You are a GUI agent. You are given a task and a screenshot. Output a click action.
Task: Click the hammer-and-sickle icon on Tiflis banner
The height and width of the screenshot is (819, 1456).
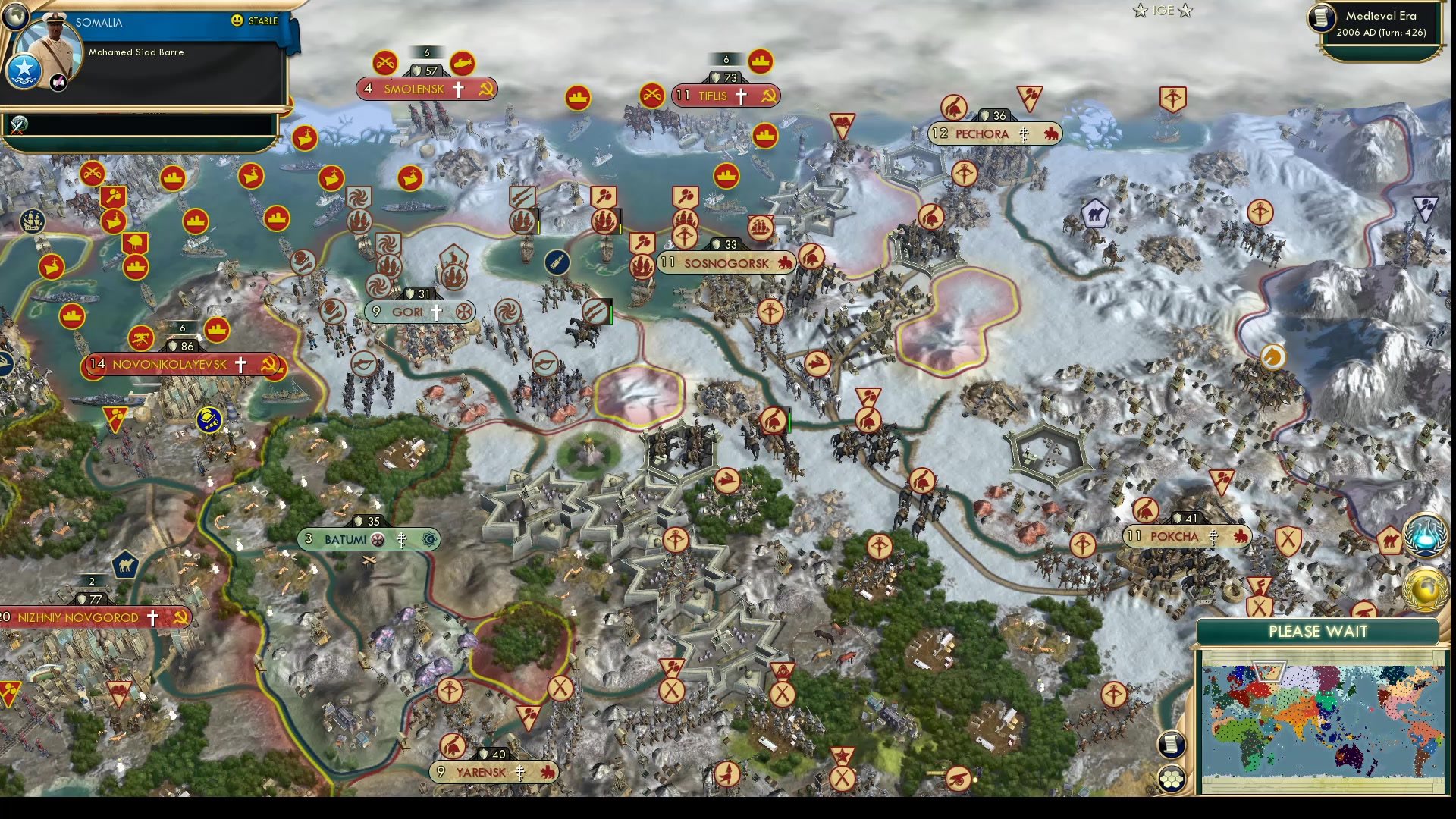coord(769,96)
